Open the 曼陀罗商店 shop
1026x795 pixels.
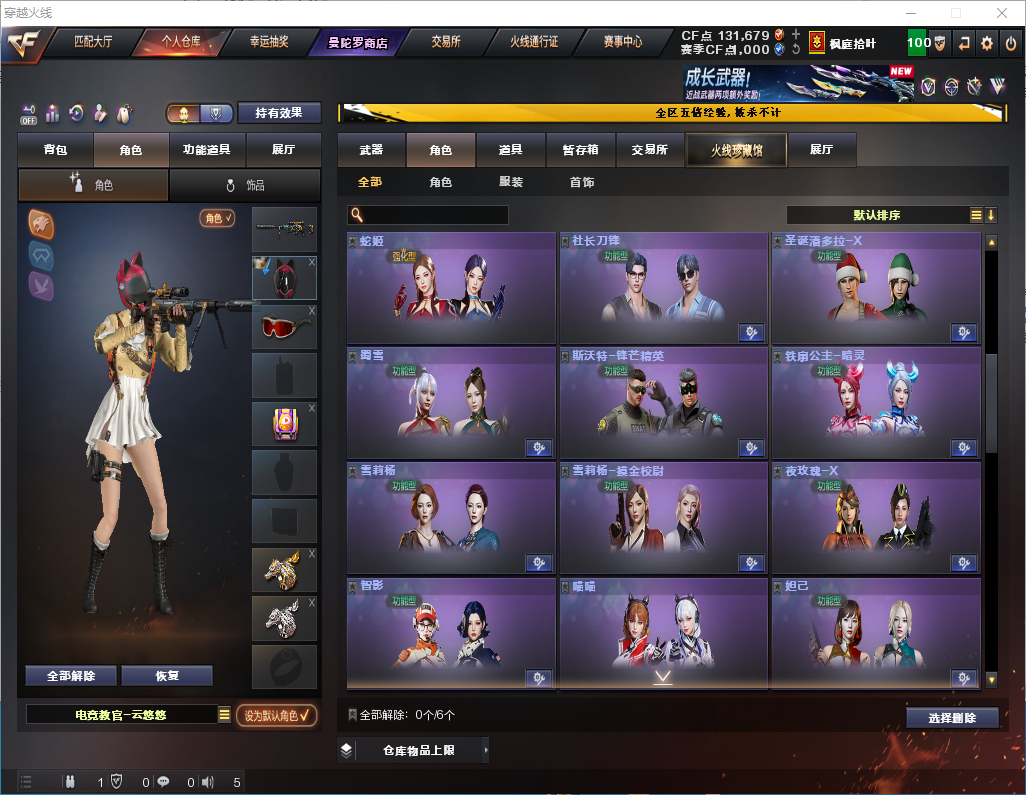(x=357, y=43)
